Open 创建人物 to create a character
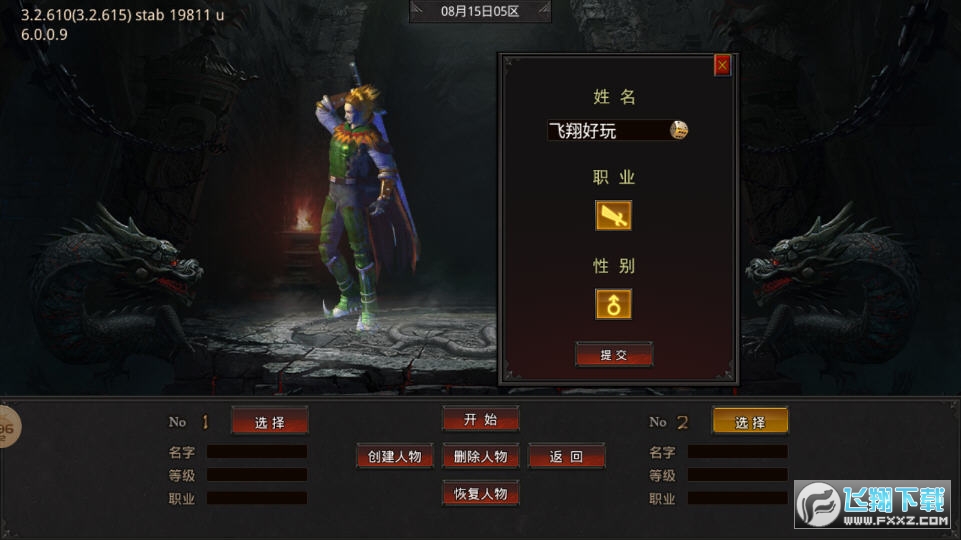Image resolution: width=961 pixels, height=540 pixels. tap(395, 456)
